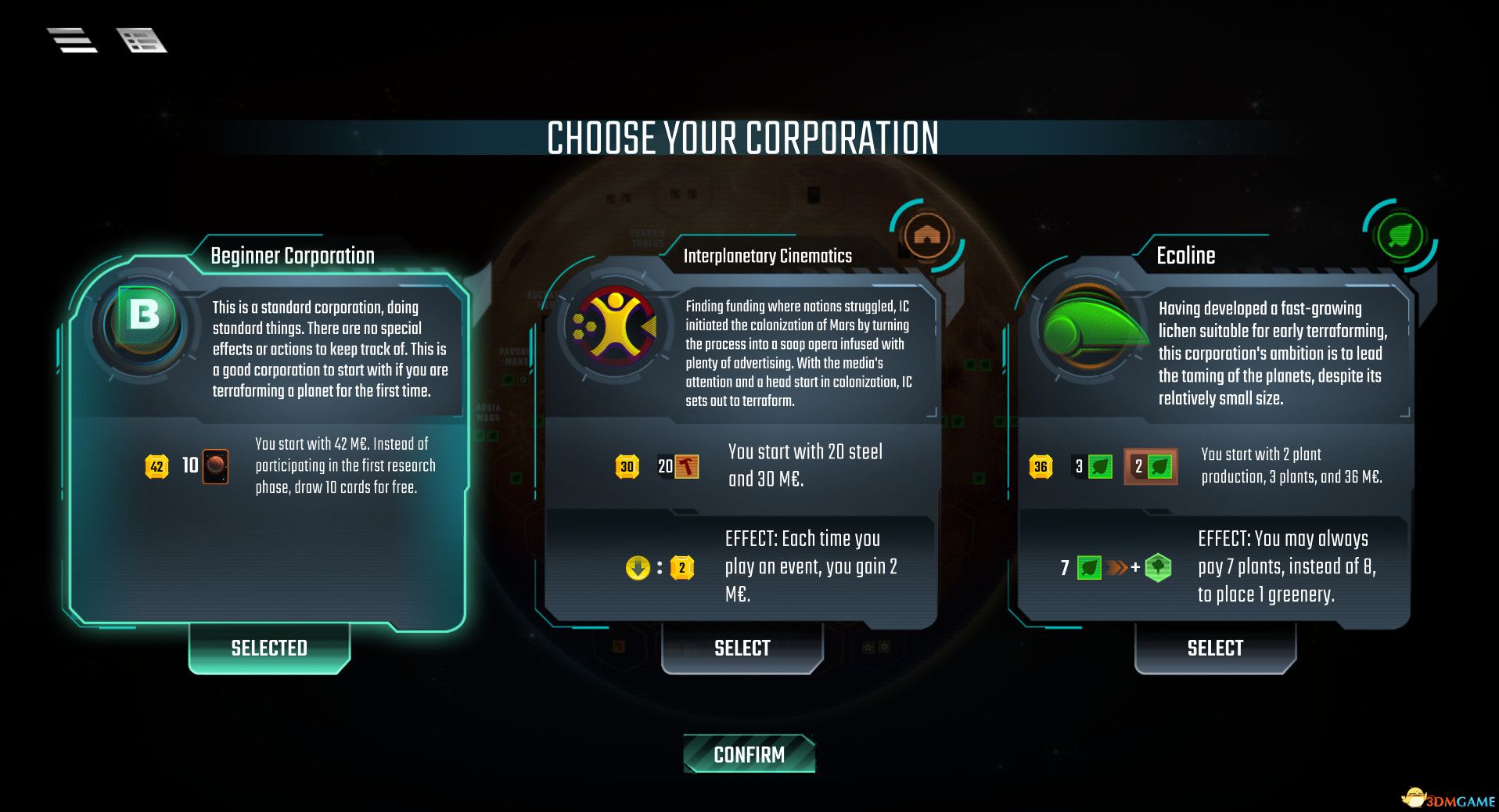This screenshot has width=1499, height=812.
Task: Click the SELECTED tab under Beginner Corporation
Action: point(268,648)
